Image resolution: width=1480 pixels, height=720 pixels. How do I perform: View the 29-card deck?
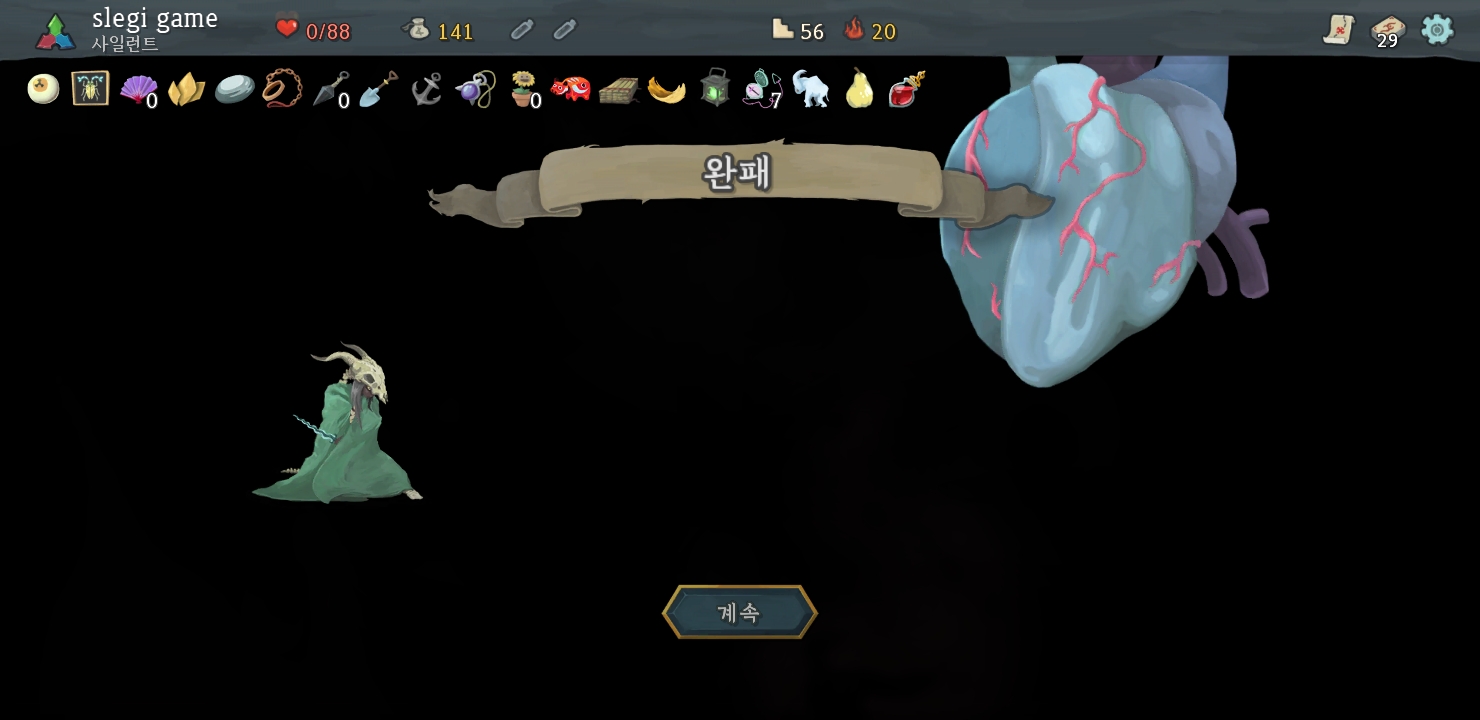[1387, 31]
